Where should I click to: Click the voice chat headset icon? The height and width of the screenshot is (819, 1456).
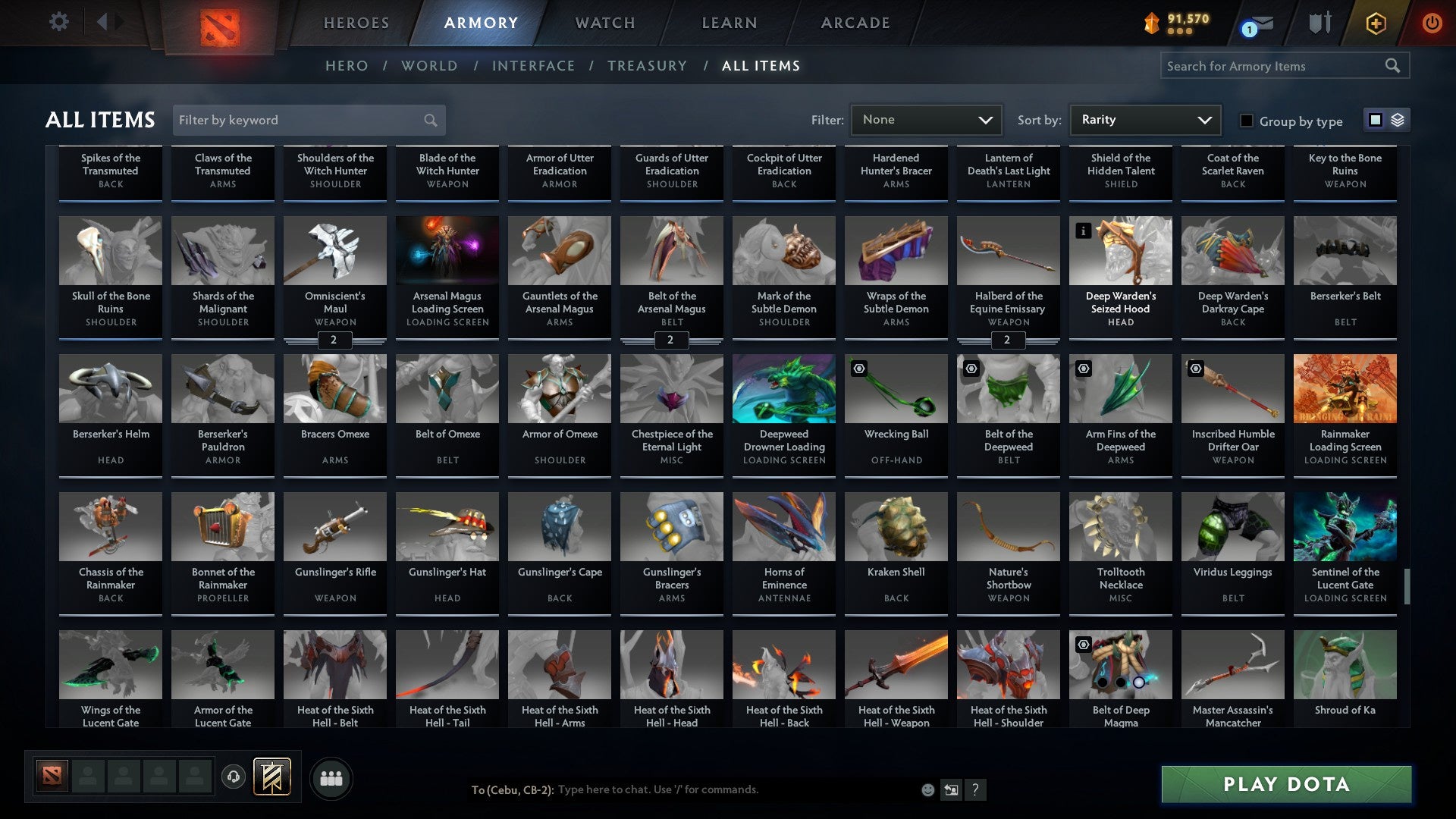pos(232,777)
